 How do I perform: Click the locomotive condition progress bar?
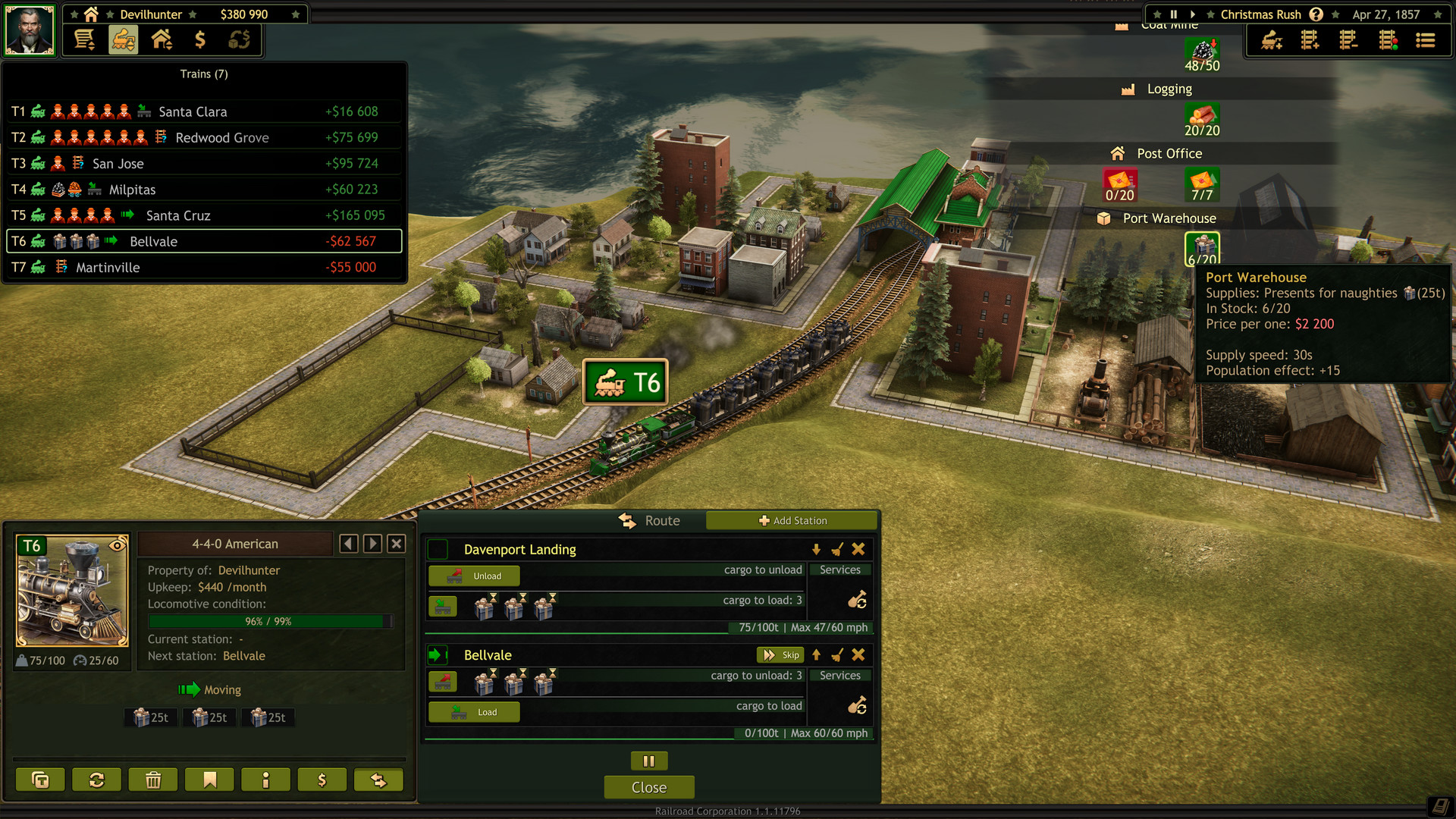click(x=269, y=620)
